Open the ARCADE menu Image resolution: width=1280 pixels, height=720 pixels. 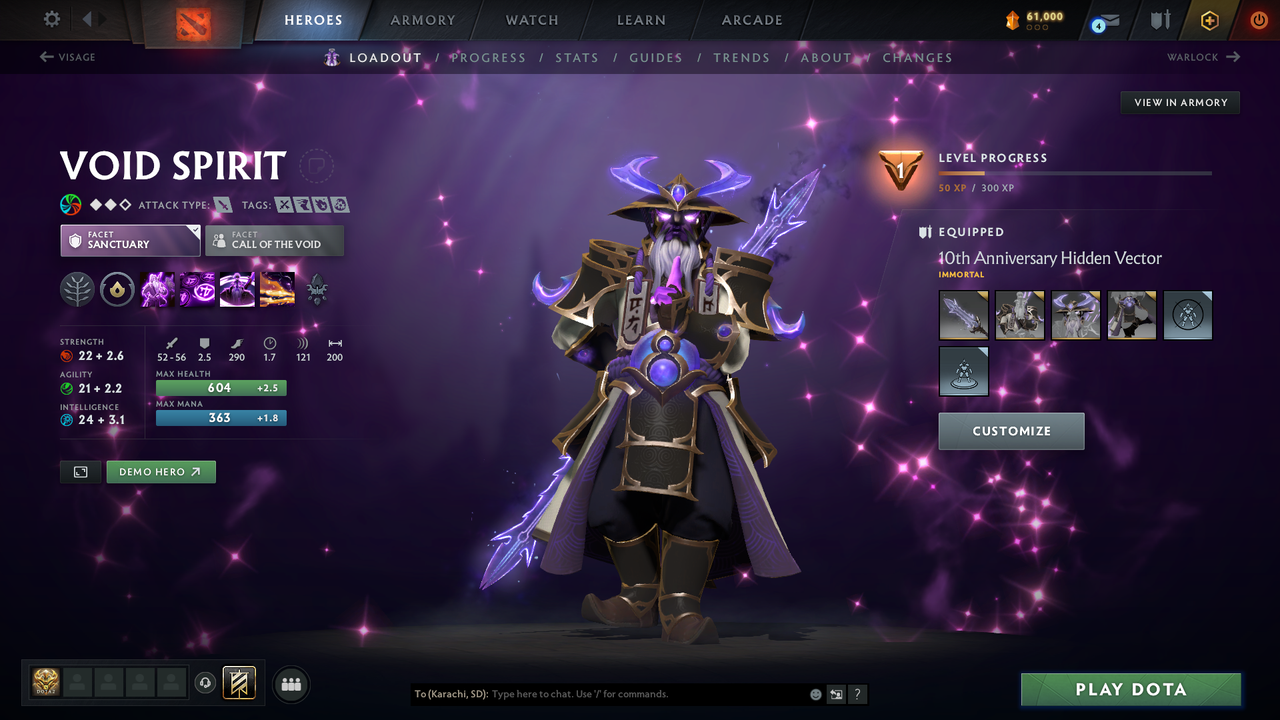click(x=751, y=20)
